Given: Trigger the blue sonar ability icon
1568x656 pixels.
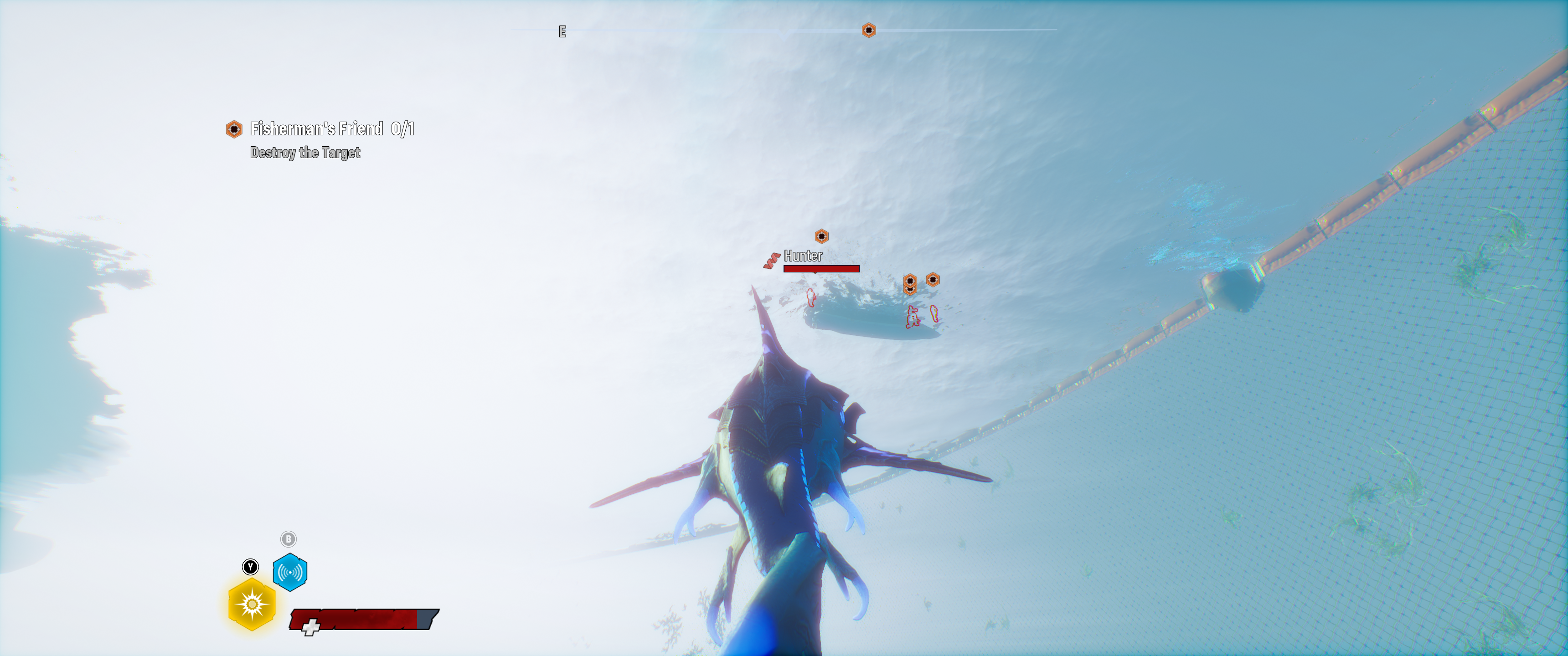Looking at the screenshot, I should click(290, 572).
